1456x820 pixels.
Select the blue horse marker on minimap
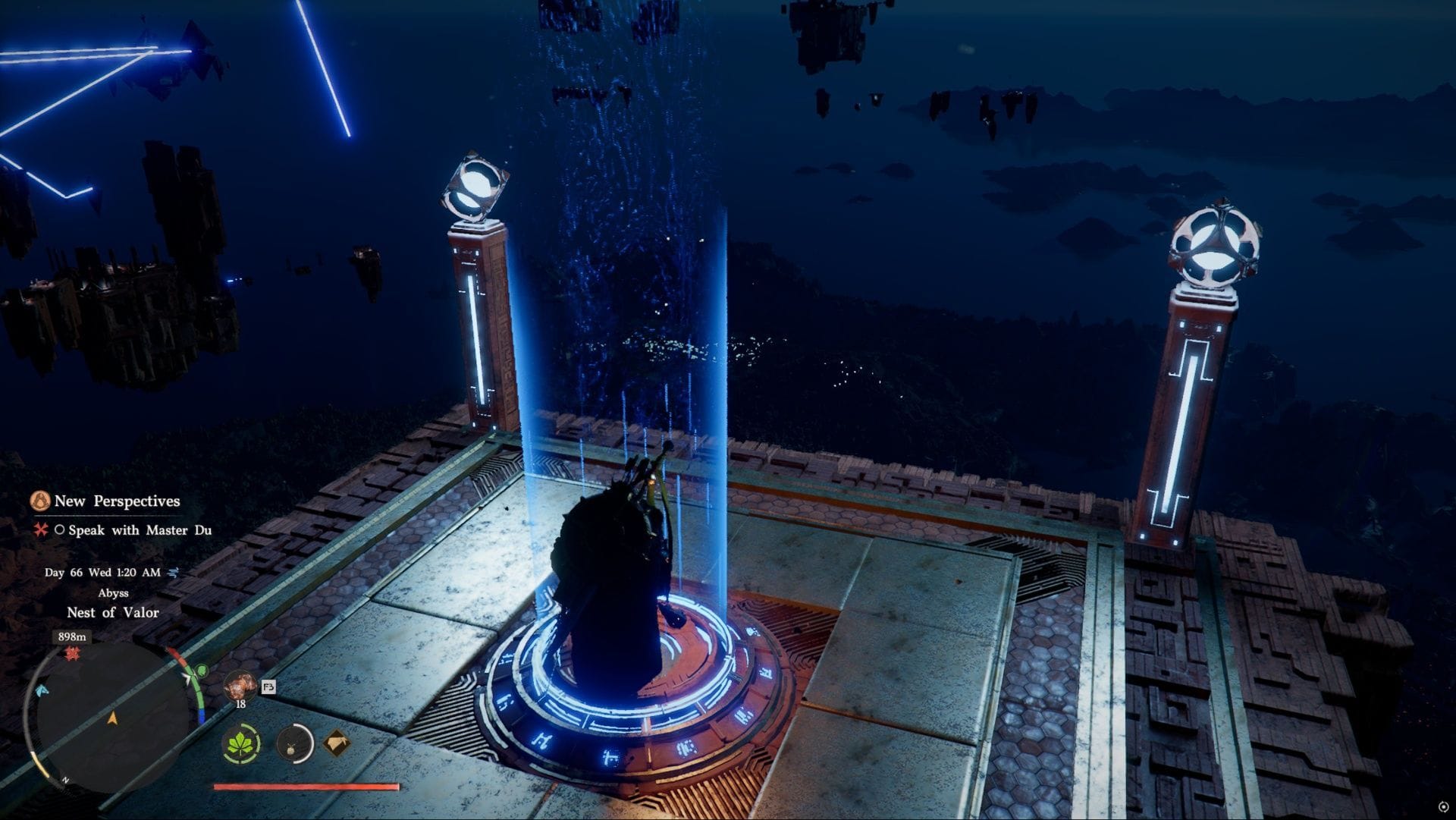pos(42,690)
